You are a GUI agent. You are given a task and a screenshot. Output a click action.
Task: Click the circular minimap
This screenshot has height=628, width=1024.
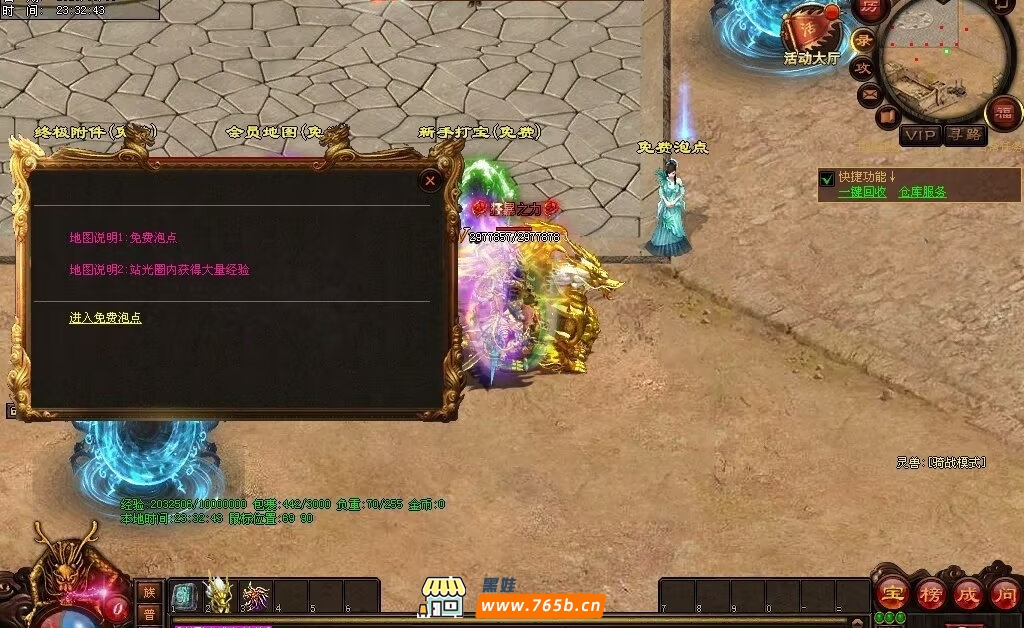[945, 60]
